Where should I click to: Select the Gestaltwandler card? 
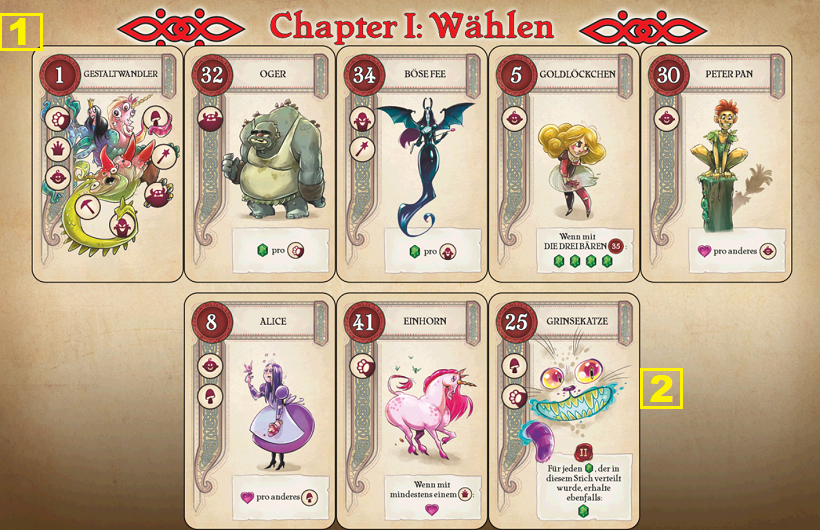pyautogui.click(x=108, y=163)
